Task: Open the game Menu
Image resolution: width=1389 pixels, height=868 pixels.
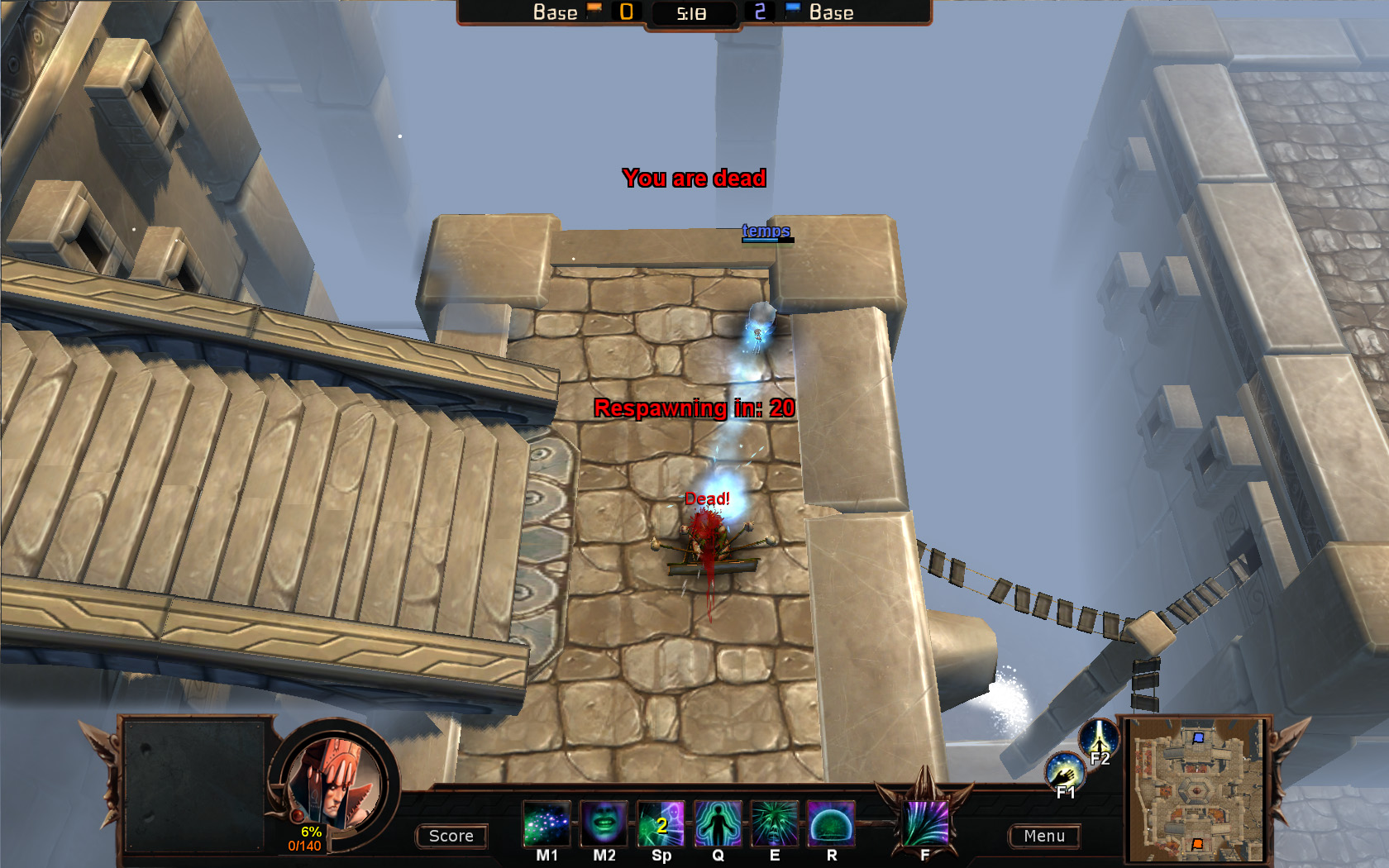Action: [1043, 836]
